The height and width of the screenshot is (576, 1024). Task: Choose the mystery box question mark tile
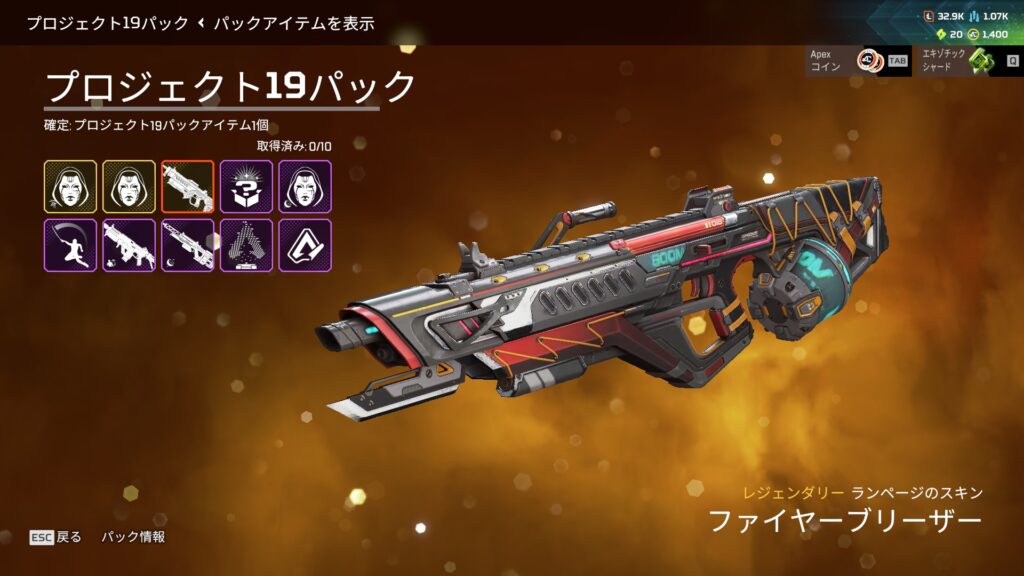(x=246, y=187)
